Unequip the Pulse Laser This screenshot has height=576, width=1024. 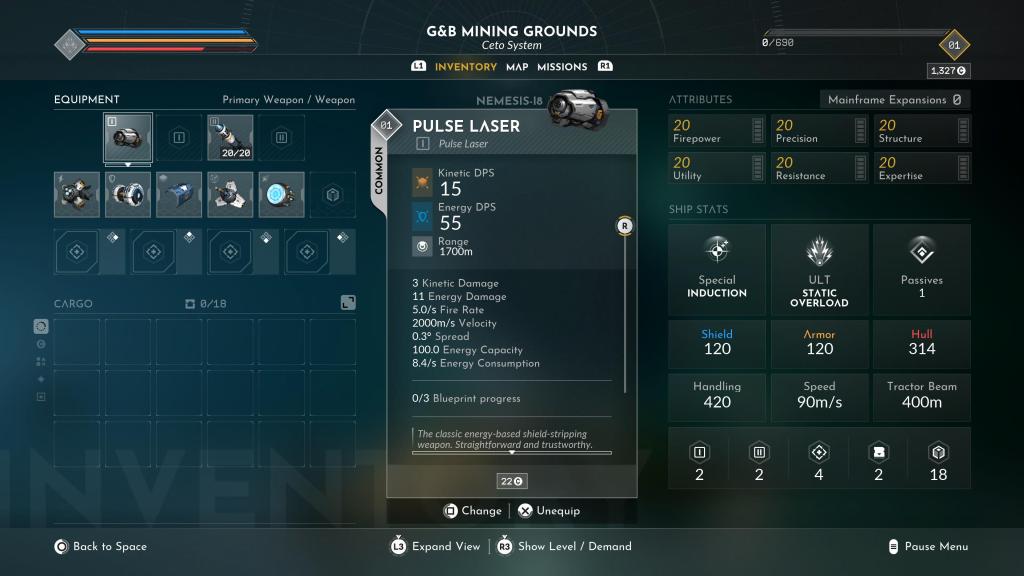(549, 511)
